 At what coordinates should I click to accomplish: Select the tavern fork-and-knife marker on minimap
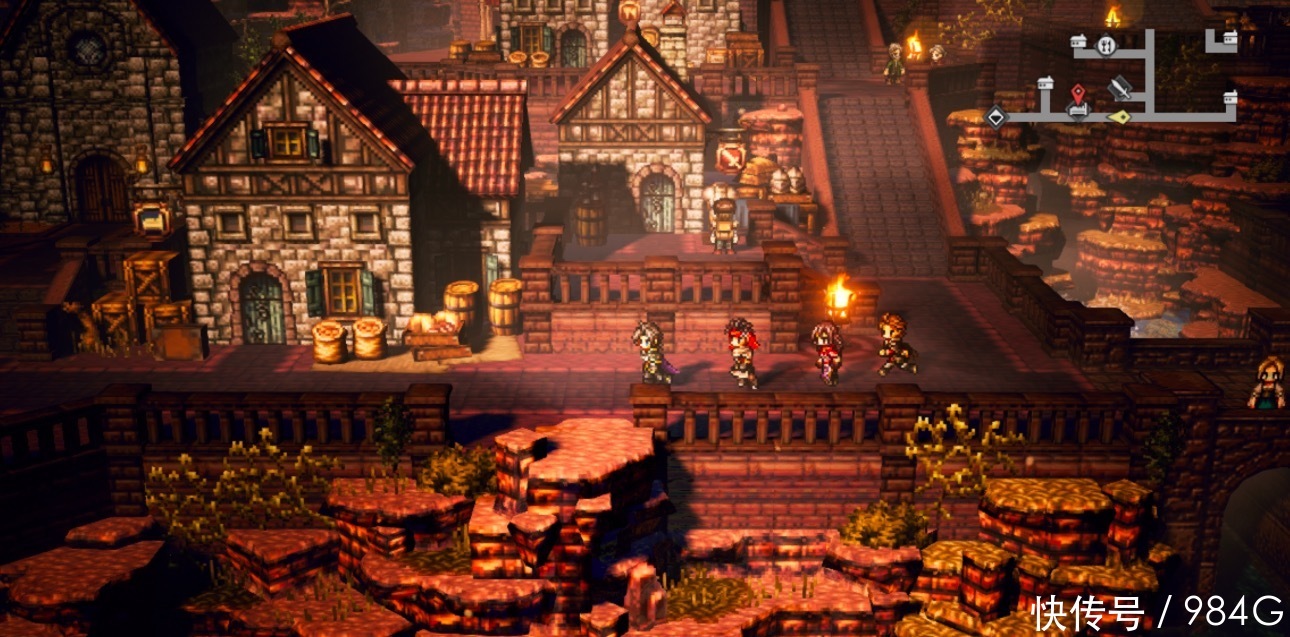tap(1105, 46)
